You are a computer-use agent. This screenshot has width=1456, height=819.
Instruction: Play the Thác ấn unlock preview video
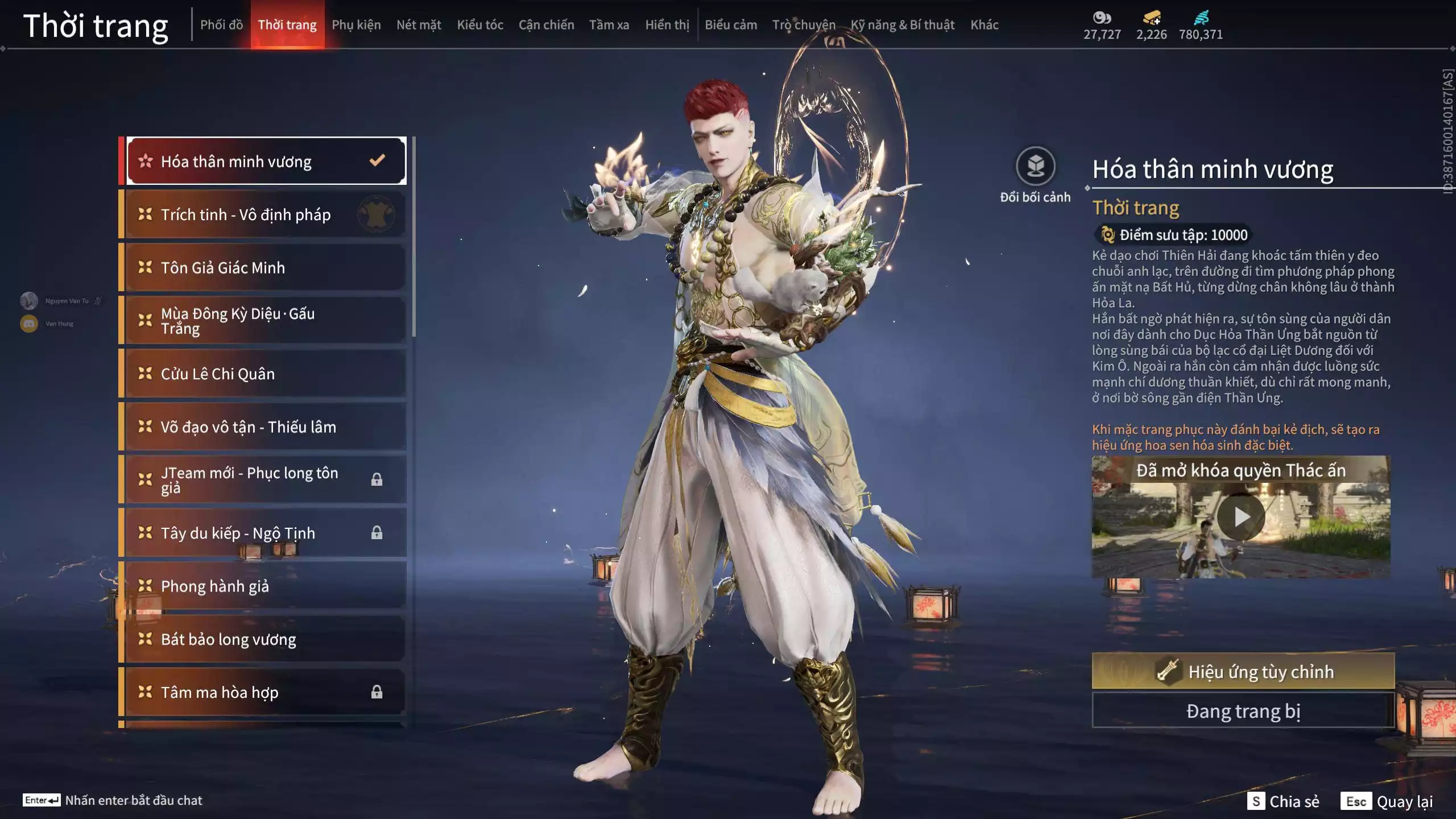click(1243, 516)
